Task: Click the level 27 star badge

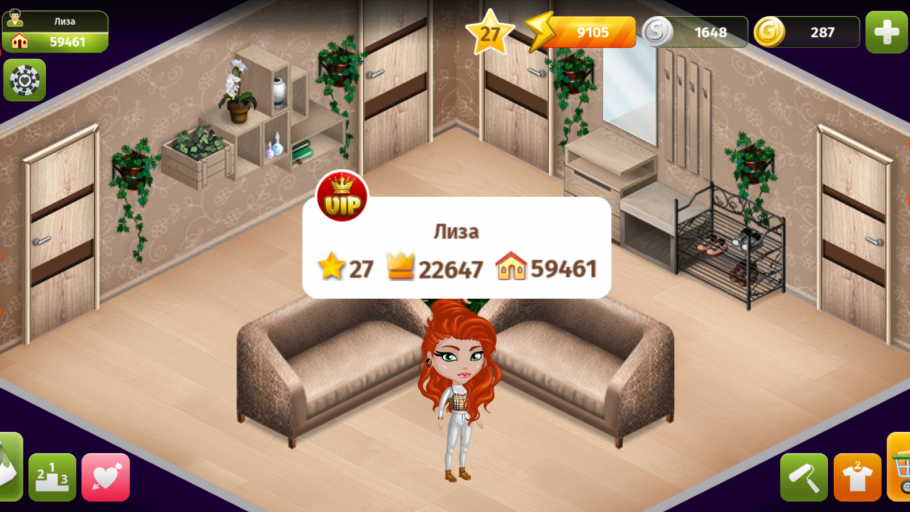Action: (x=489, y=33)
